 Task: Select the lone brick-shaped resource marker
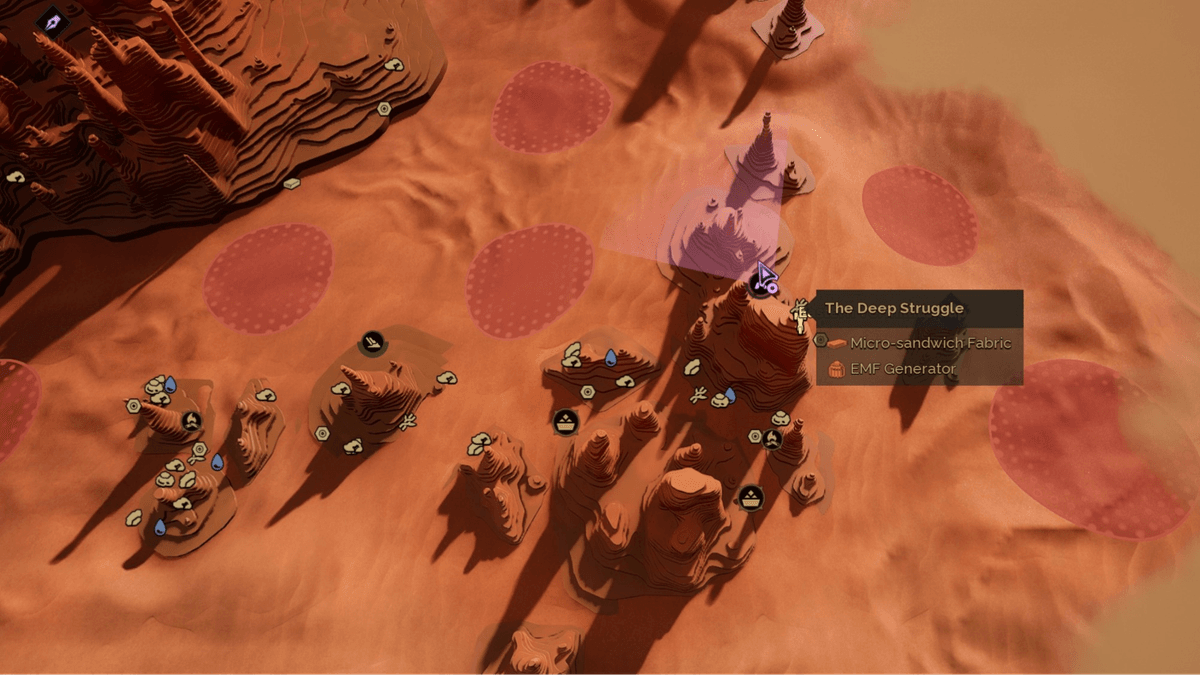click(x=291, y=184)
